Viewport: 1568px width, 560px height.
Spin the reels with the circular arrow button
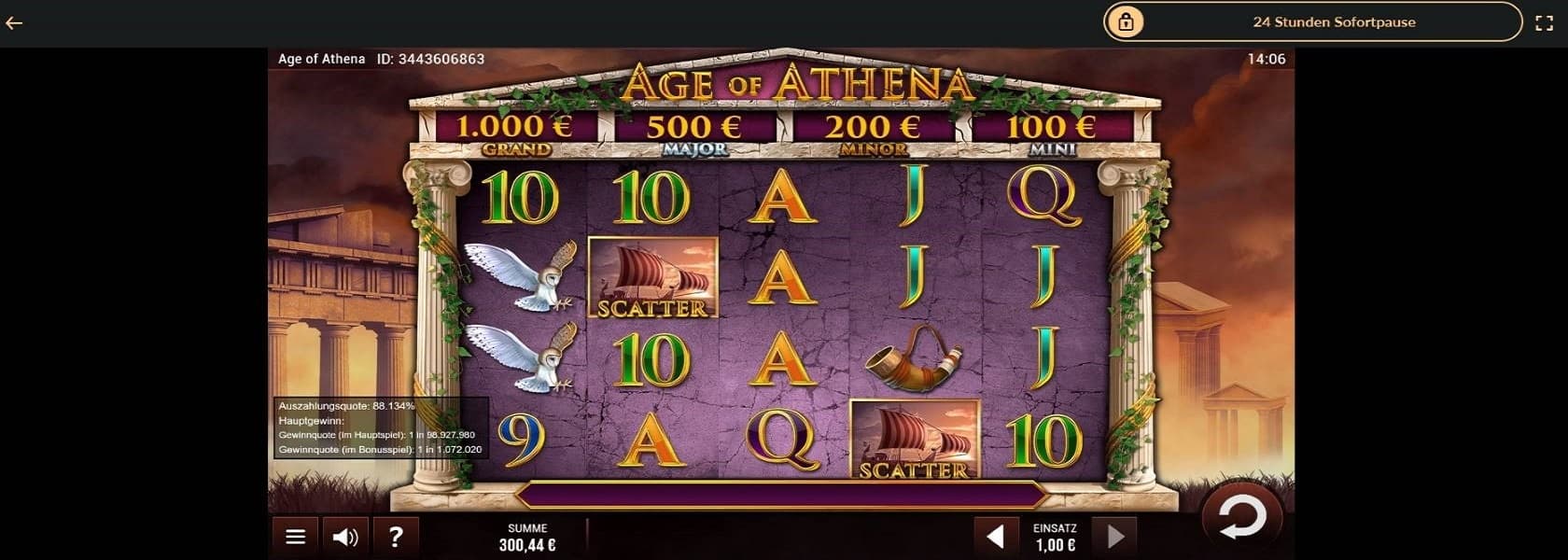[x=1242, y=518]
